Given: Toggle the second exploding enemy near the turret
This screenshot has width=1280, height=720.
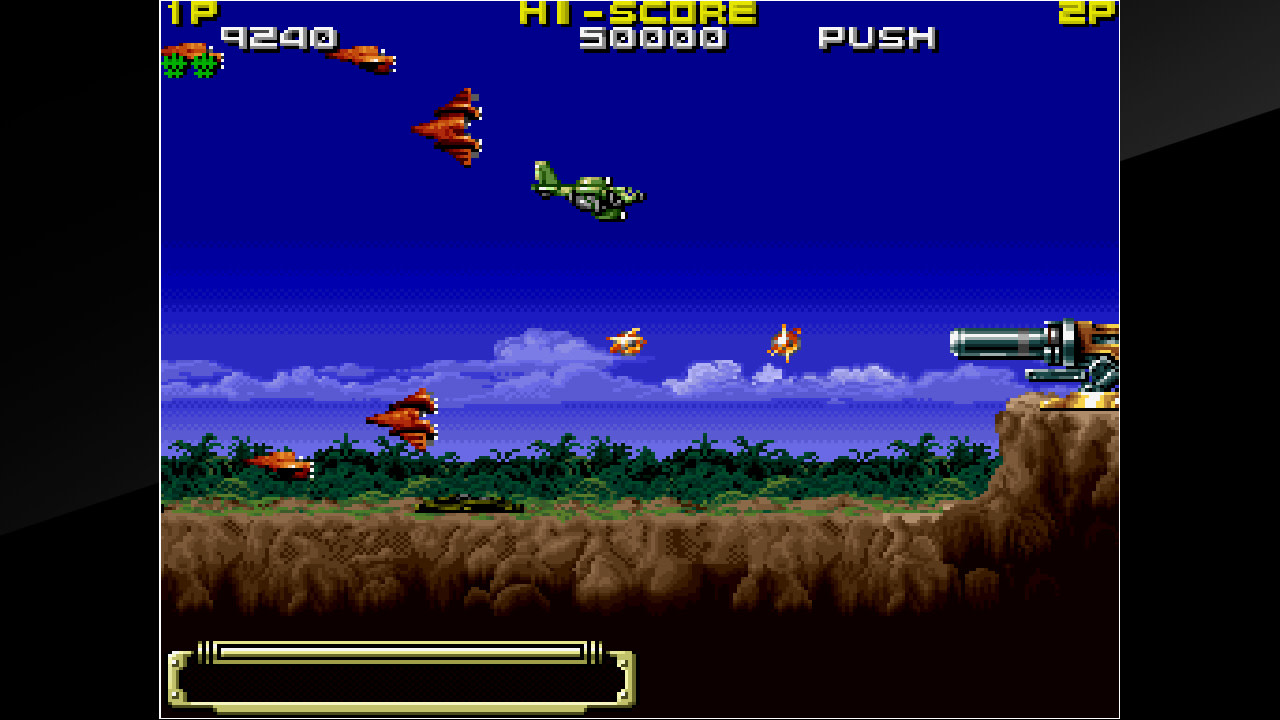Looking at the screenshot, I should click(787, 343).
